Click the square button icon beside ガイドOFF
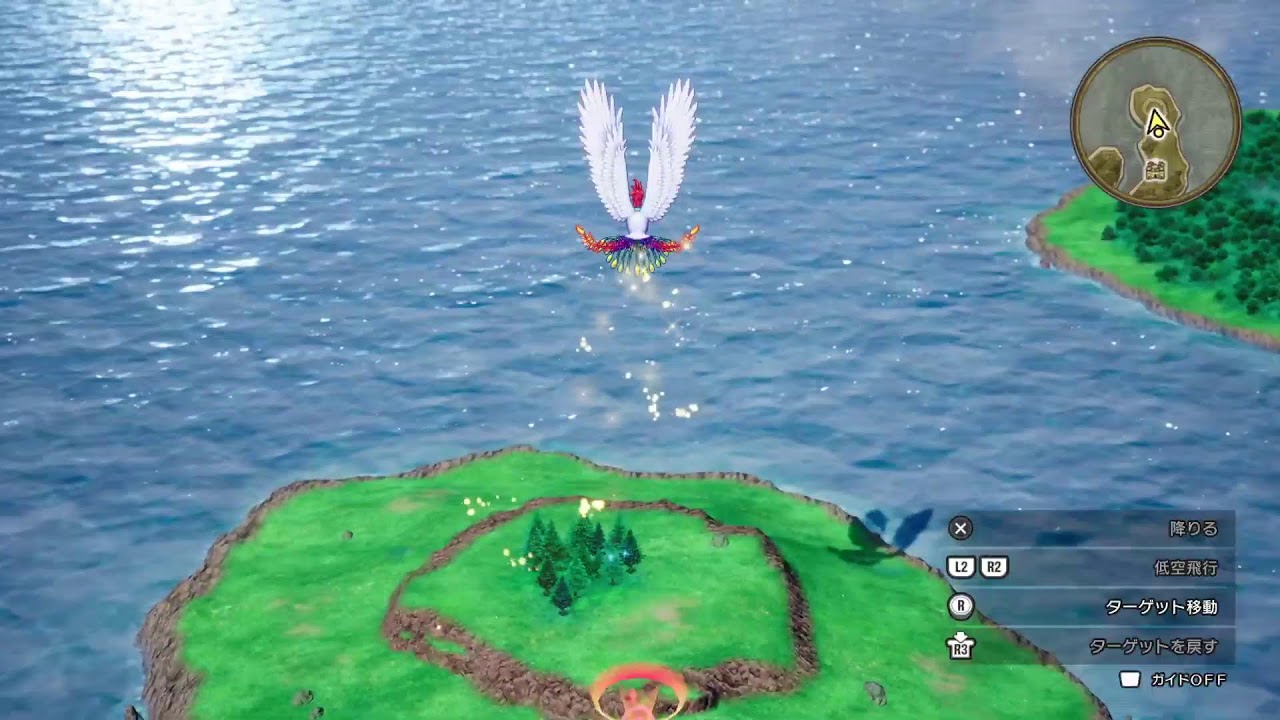 pyautogui.click(x=1129, y=680)
